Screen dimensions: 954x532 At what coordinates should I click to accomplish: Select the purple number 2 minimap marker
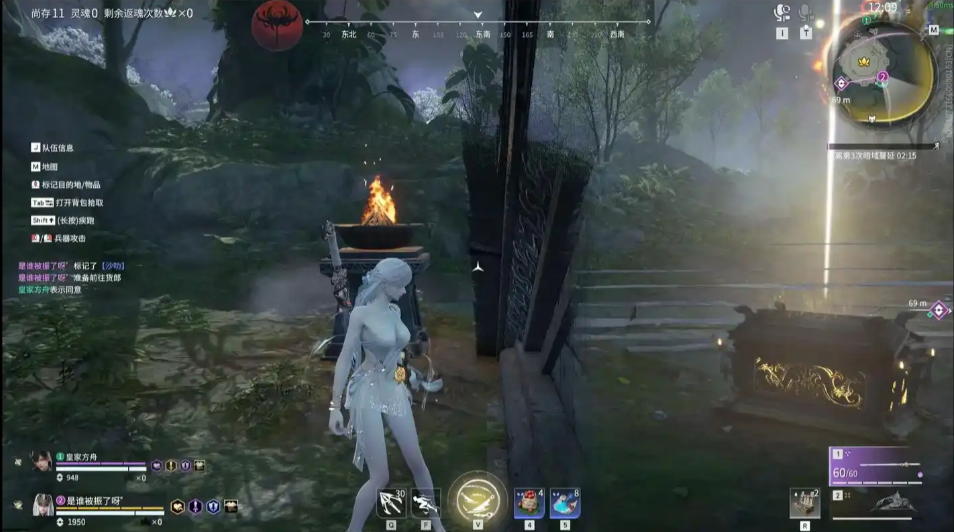click(882, 76)
